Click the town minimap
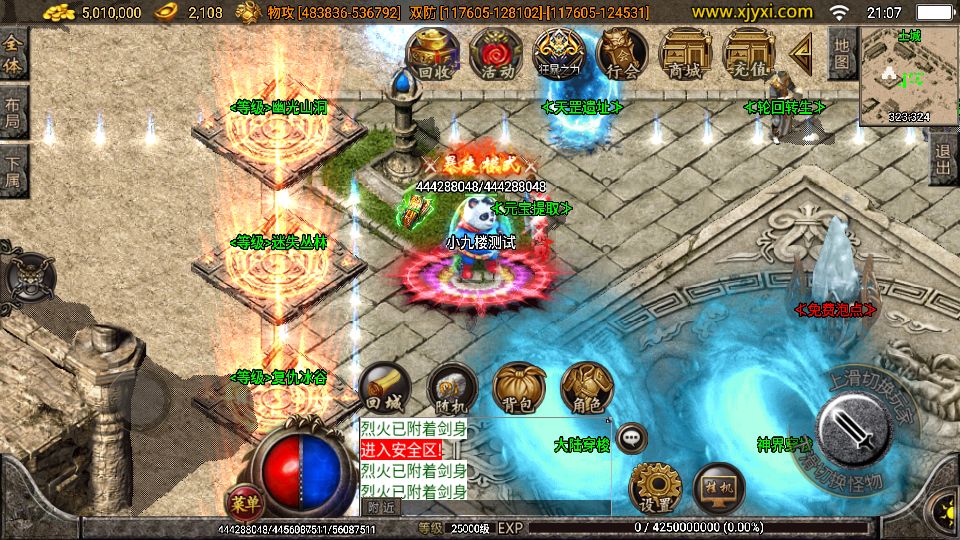This screenshot has width=960, height=540. (908, 75)
